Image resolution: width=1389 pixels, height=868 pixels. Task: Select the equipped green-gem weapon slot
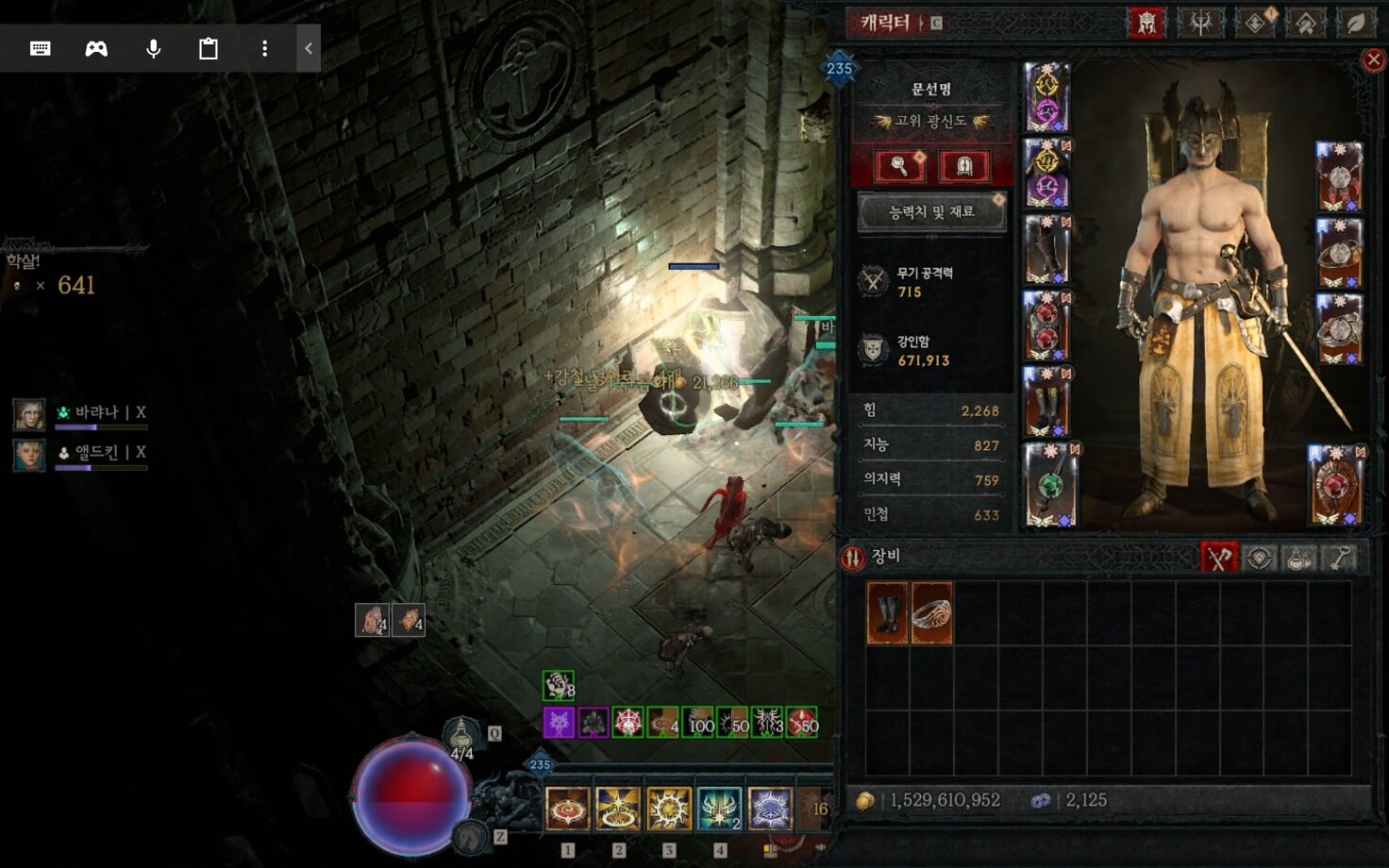[1049, 485]
